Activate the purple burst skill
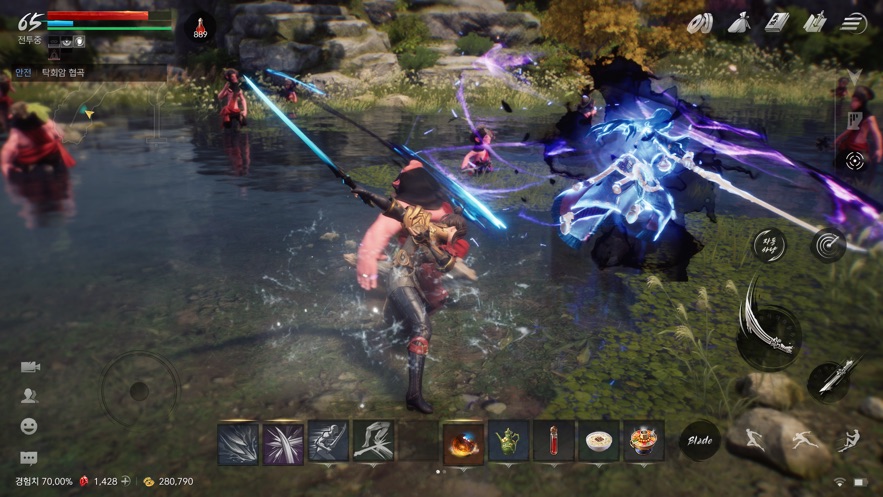The height and width of the screenshot is (497, 883). point(283,442)
